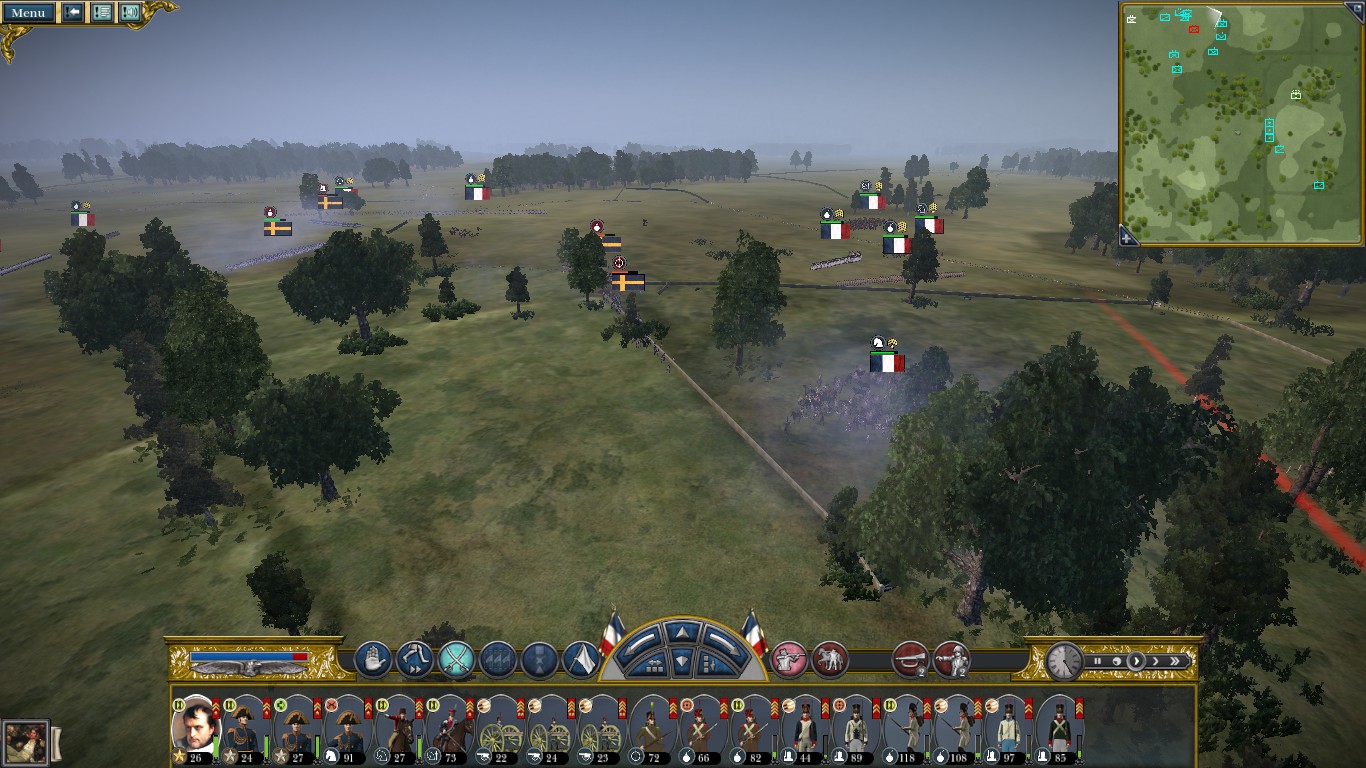Toggle the run order icon

tap(414, 660)
